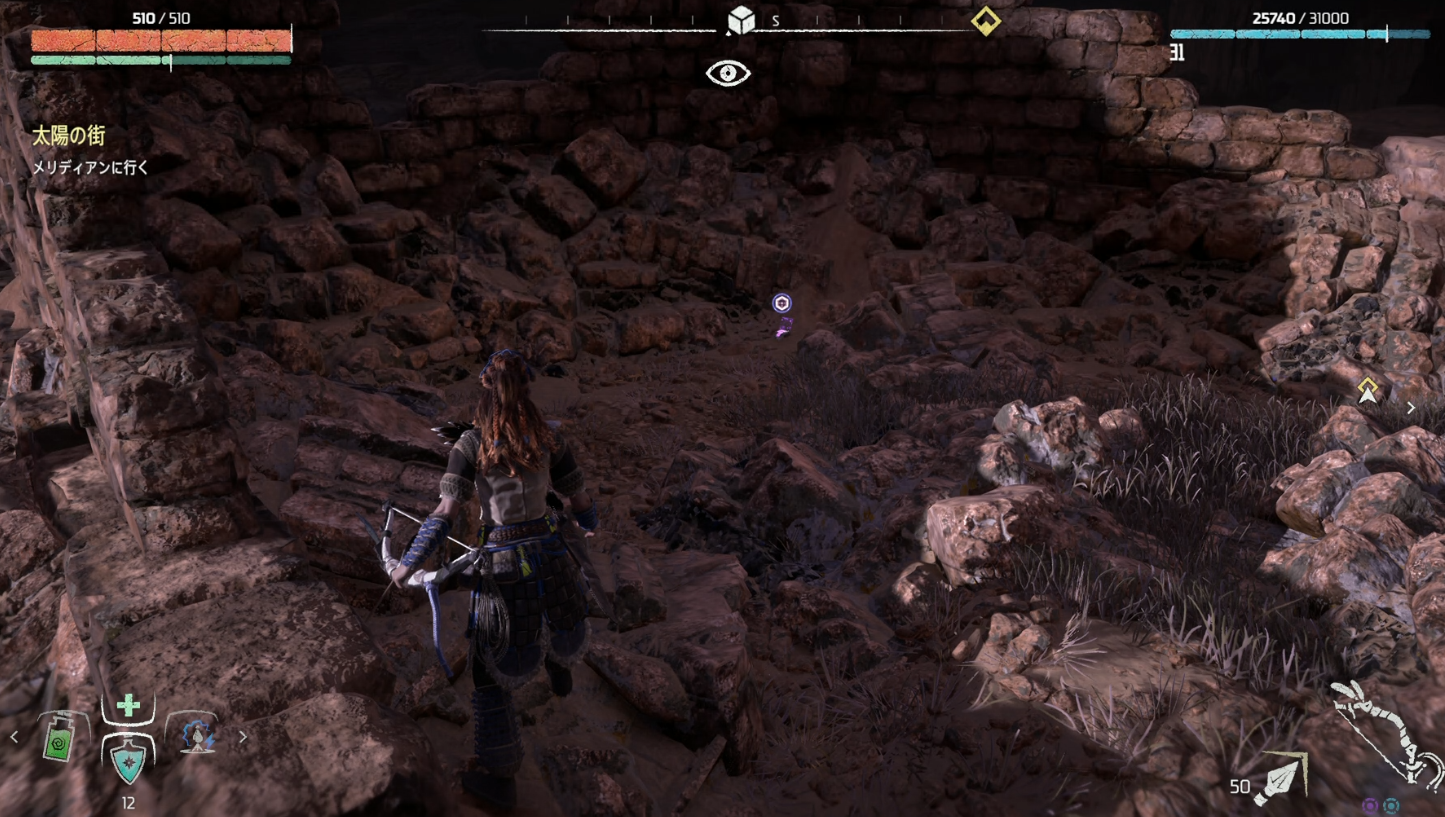Cycle the quick item bar right

[243, 738]
